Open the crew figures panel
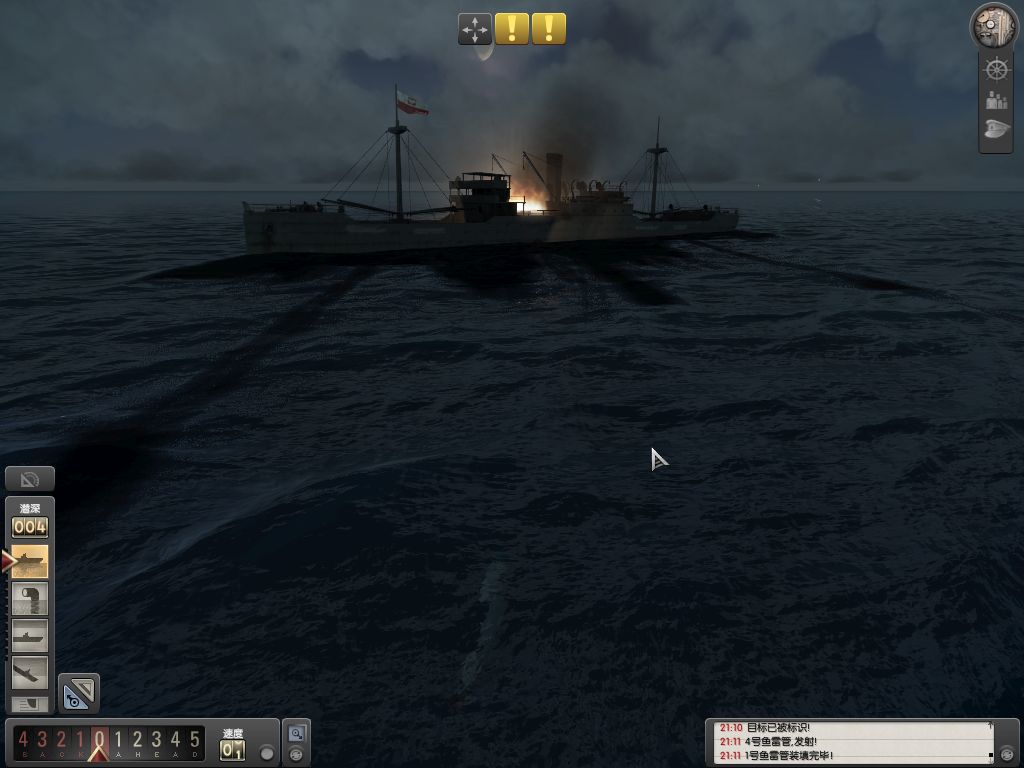Screen dimensions: 1024x768 pyautogui.click(x=996, y=100)
